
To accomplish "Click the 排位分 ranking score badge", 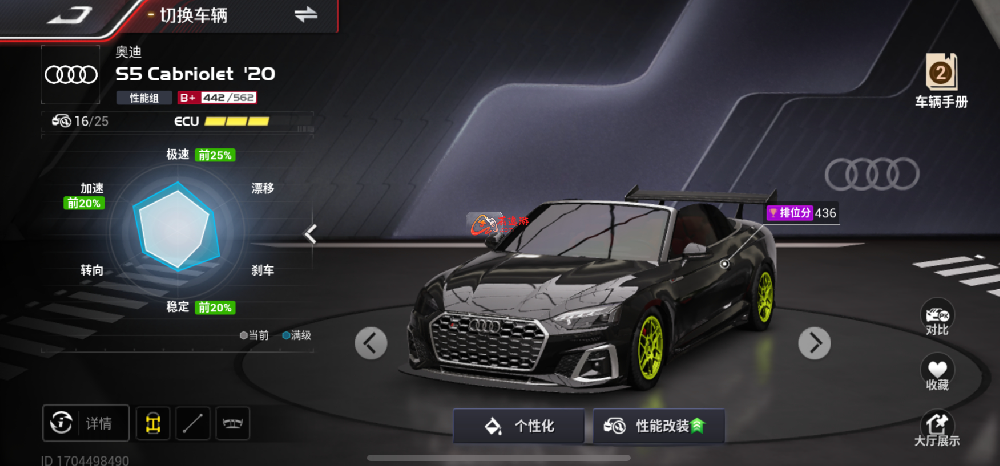I will (802, 213).
